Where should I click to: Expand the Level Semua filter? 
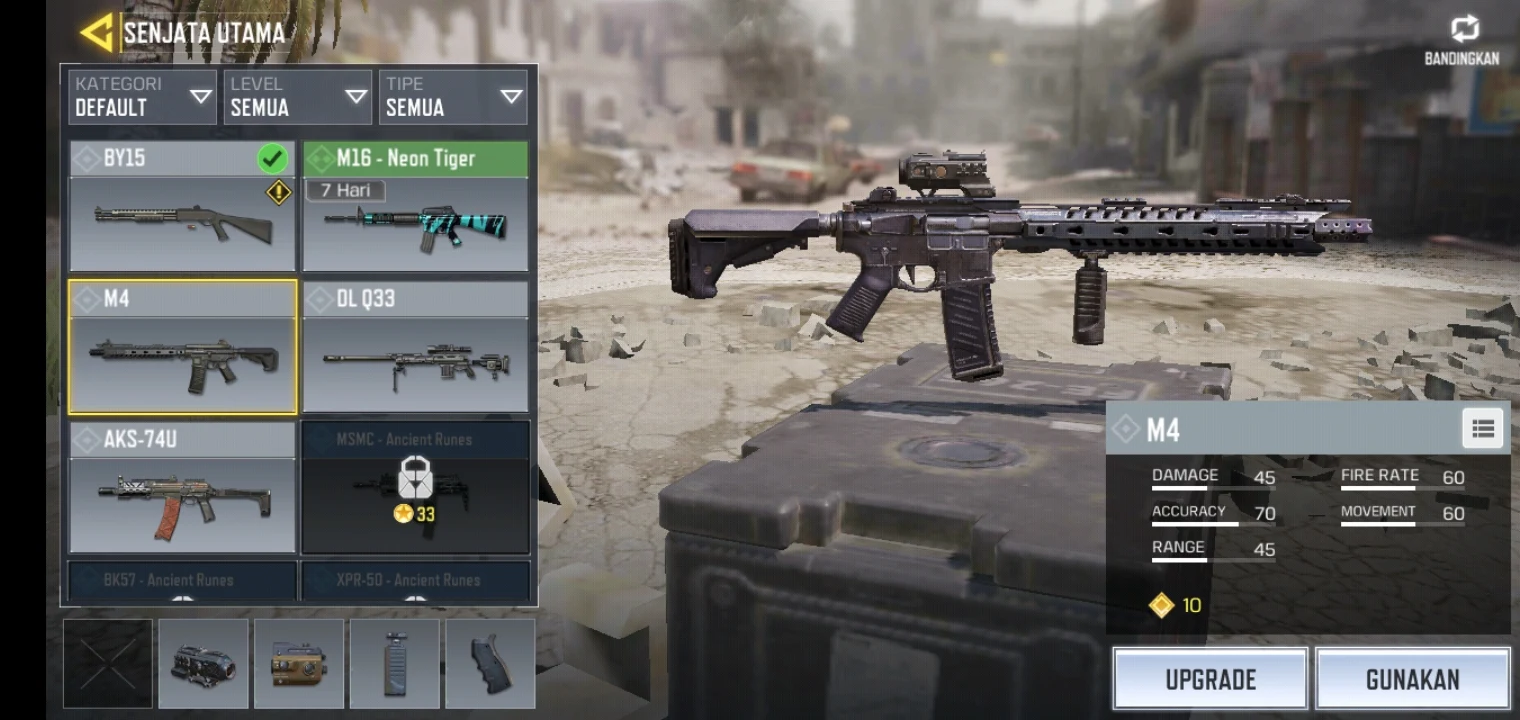click(298, 97)
